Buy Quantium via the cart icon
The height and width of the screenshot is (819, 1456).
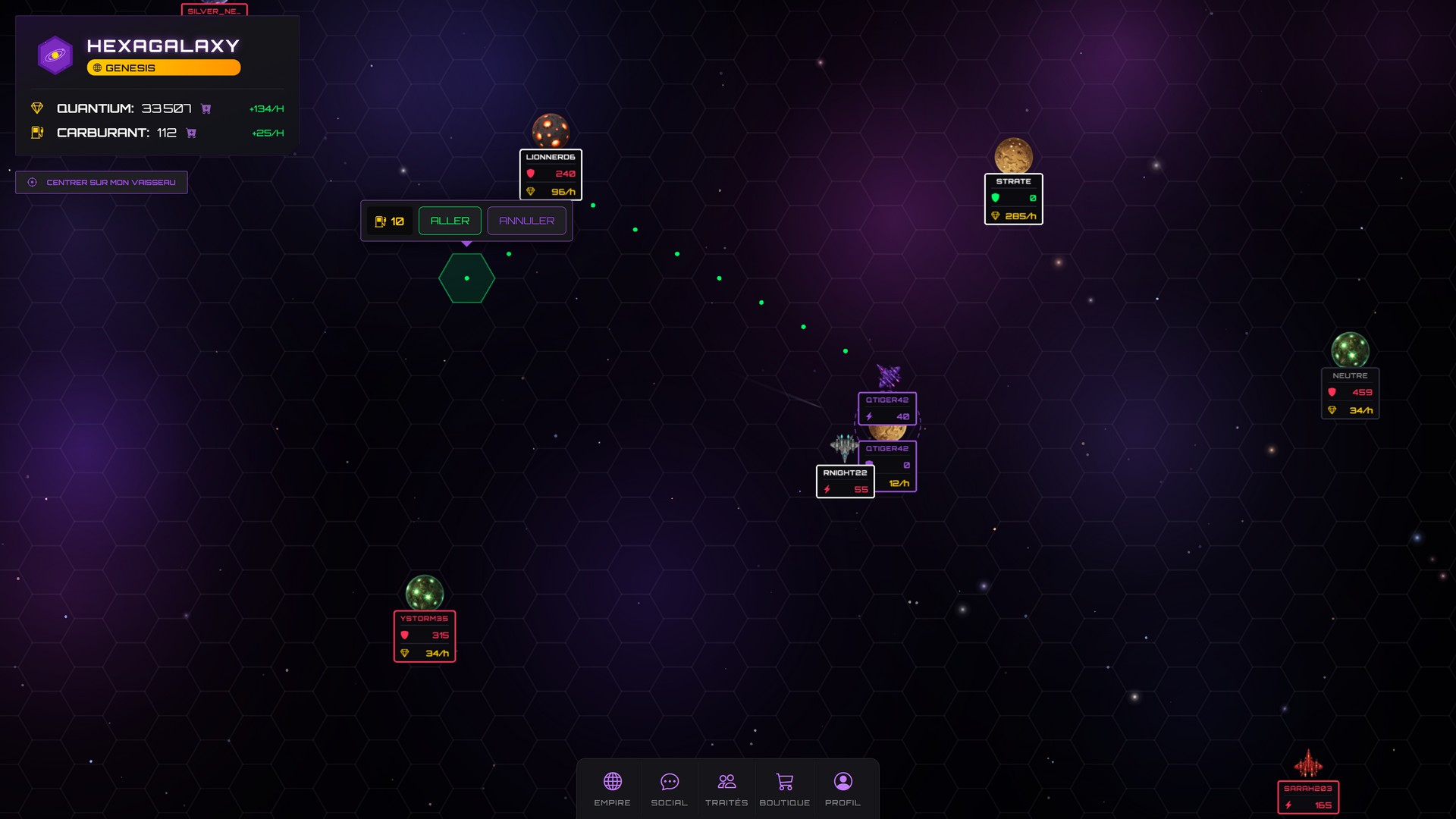(x=206, y=109)
